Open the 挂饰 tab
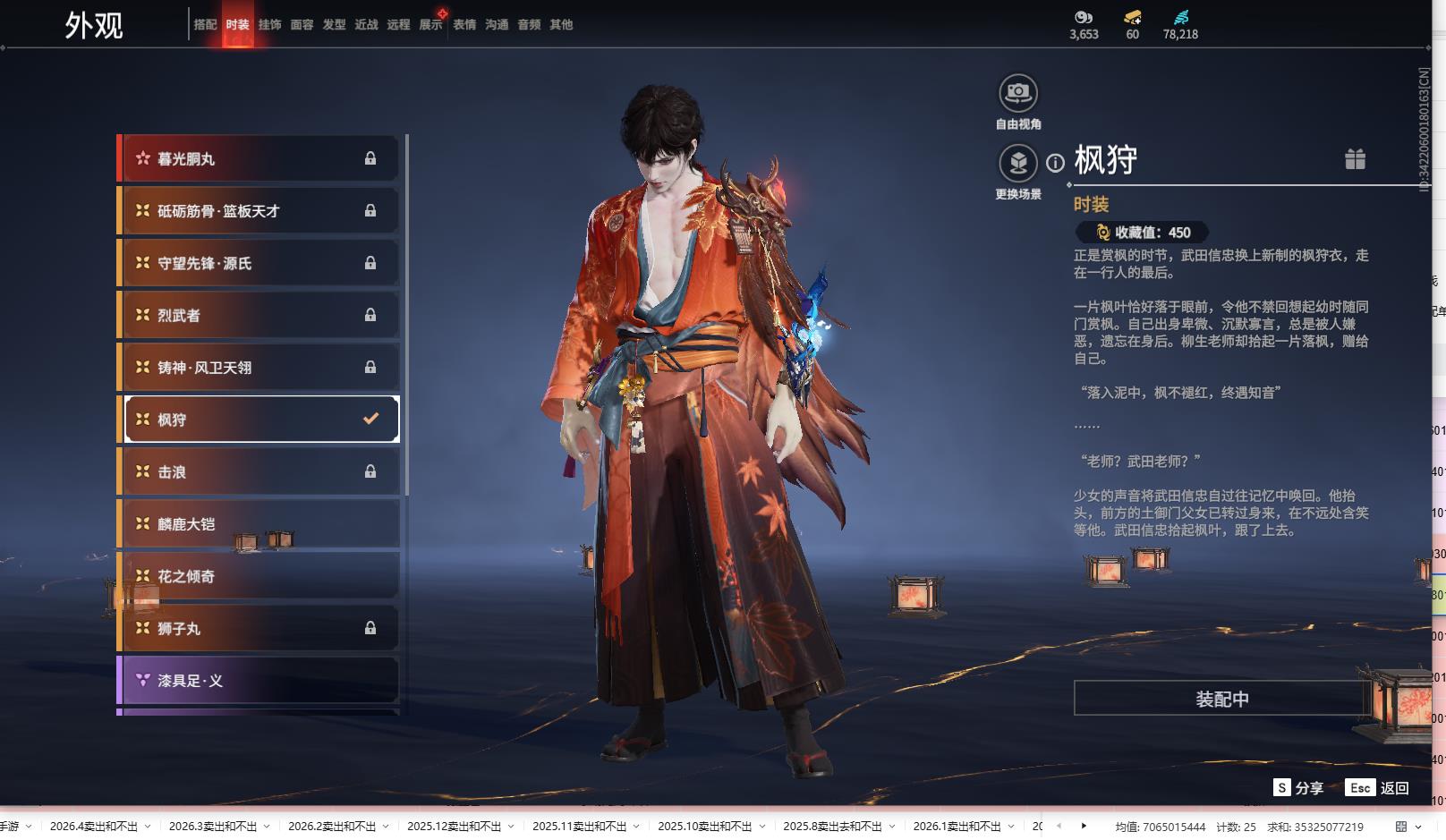Viewport: 1446px width, 840px height. pyautogui.click(x=269, y=24)
